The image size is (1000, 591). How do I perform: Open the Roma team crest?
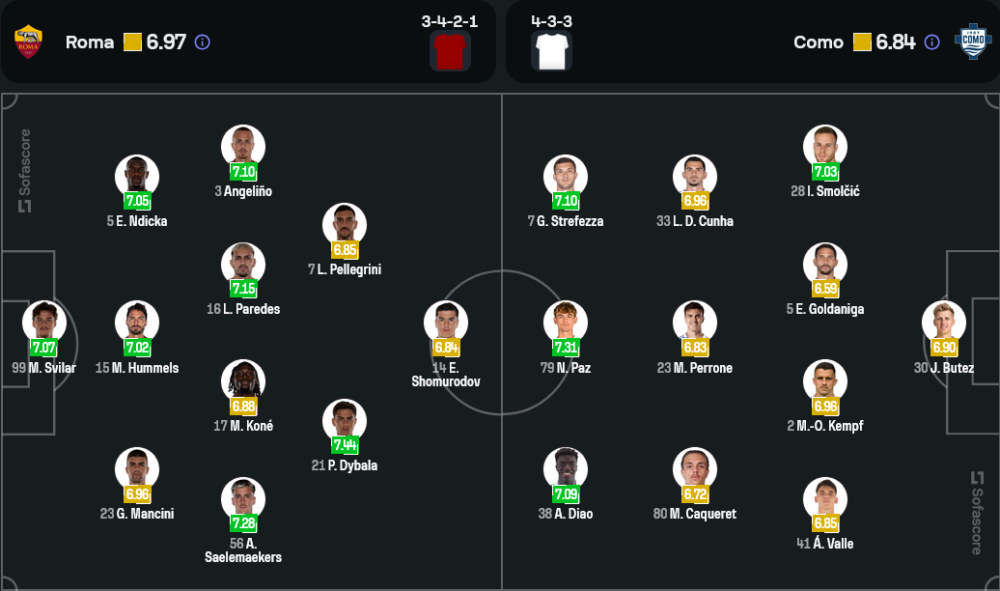27,42
